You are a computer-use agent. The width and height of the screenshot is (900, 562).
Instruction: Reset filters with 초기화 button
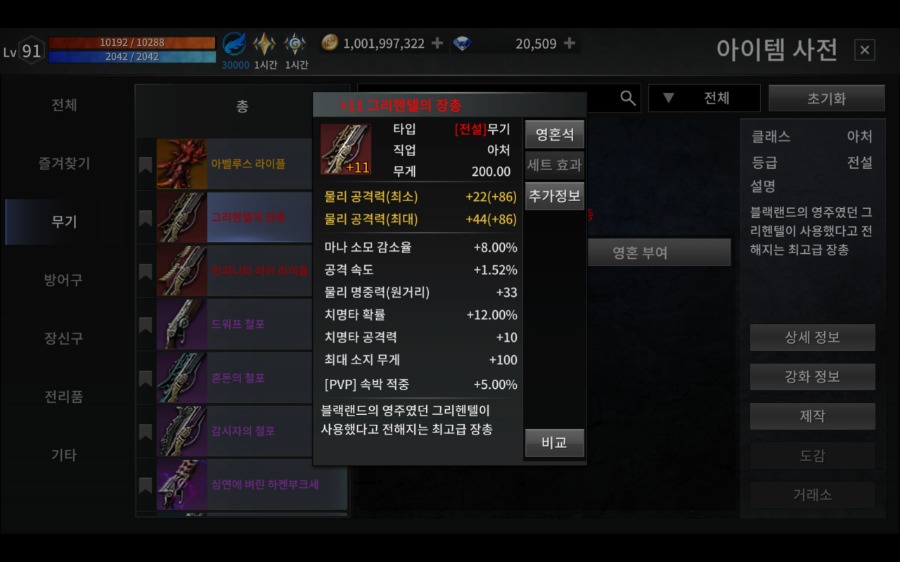826,99
